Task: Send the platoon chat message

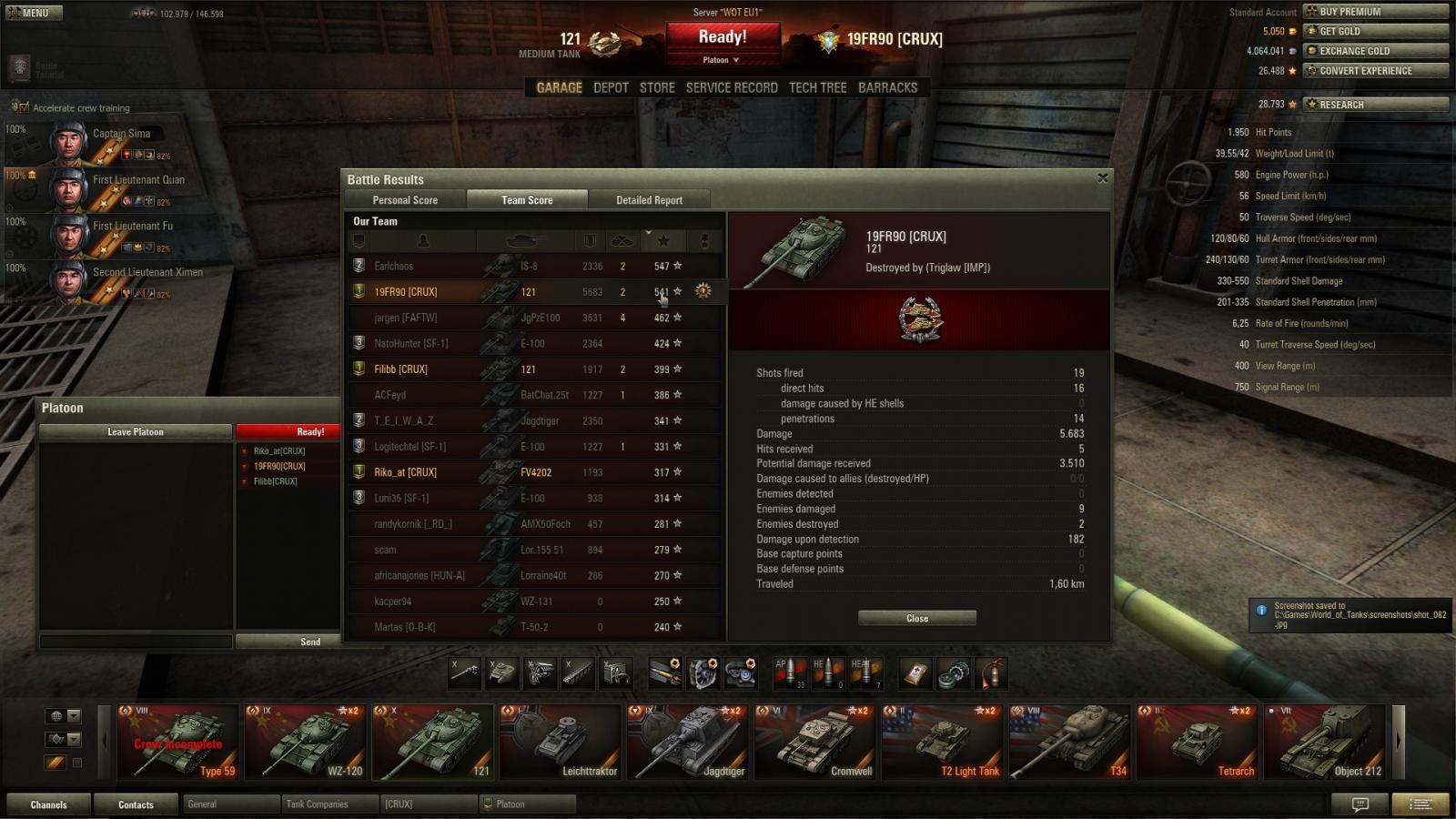Action: [x=310, y=642]
